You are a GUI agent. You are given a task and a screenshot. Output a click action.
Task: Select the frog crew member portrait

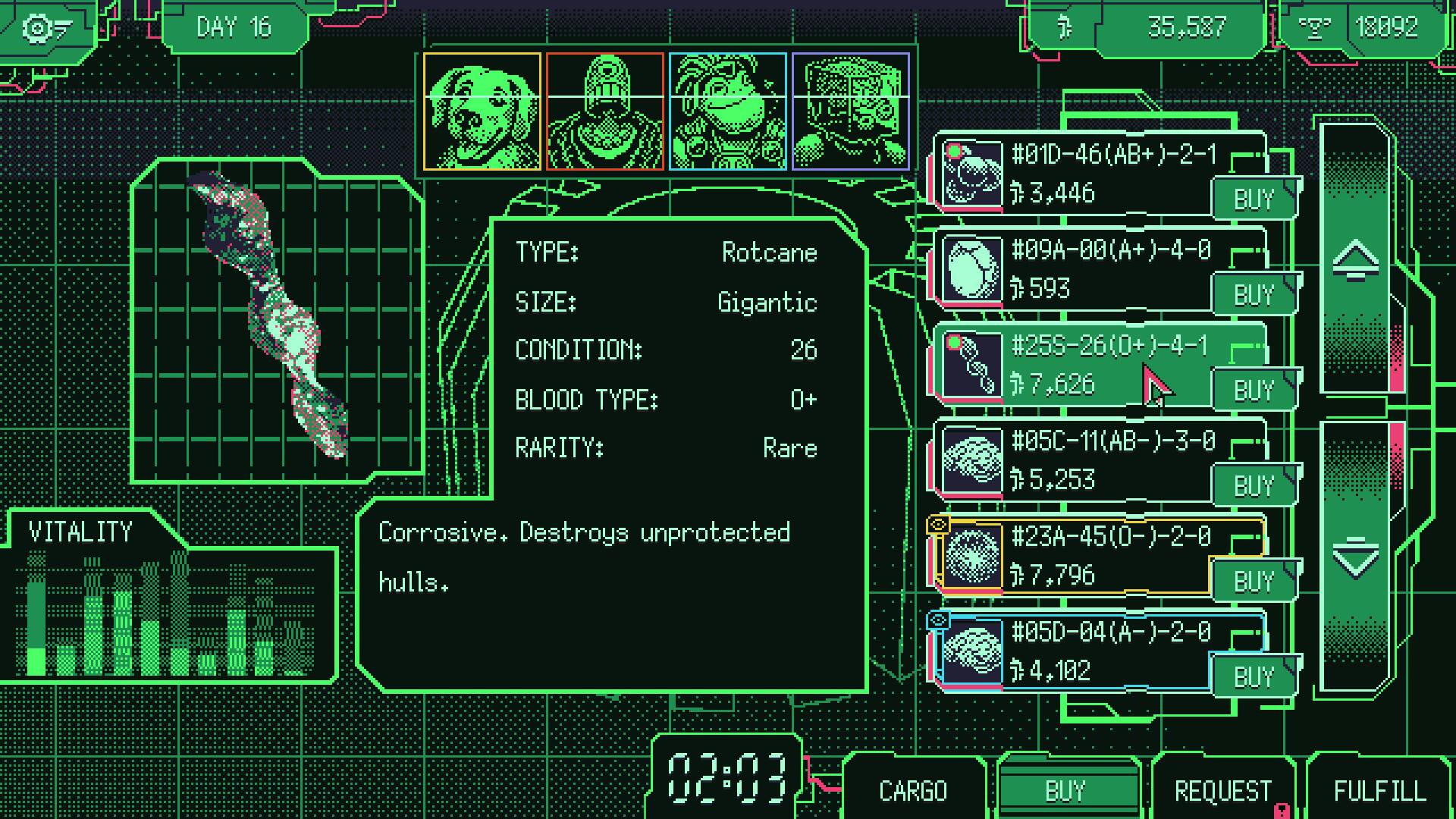point(728,112)
